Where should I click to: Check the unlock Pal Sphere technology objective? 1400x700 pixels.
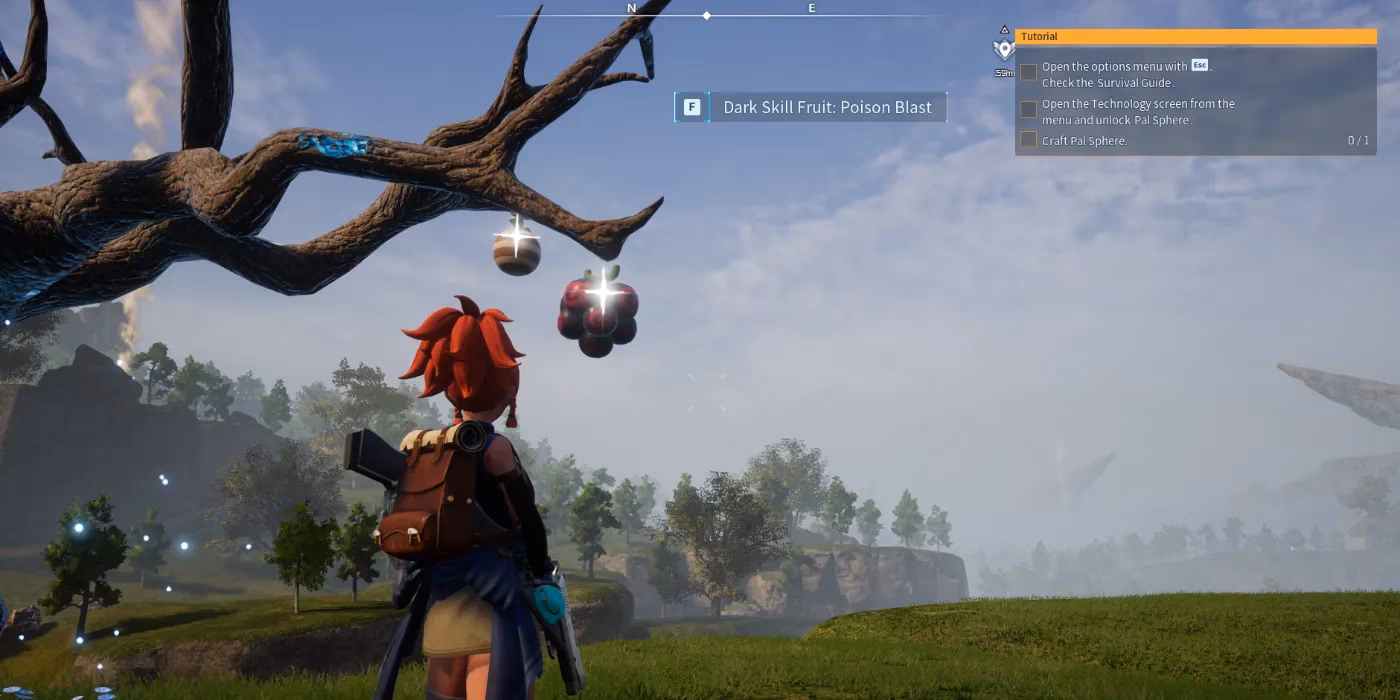point(1028,110)
